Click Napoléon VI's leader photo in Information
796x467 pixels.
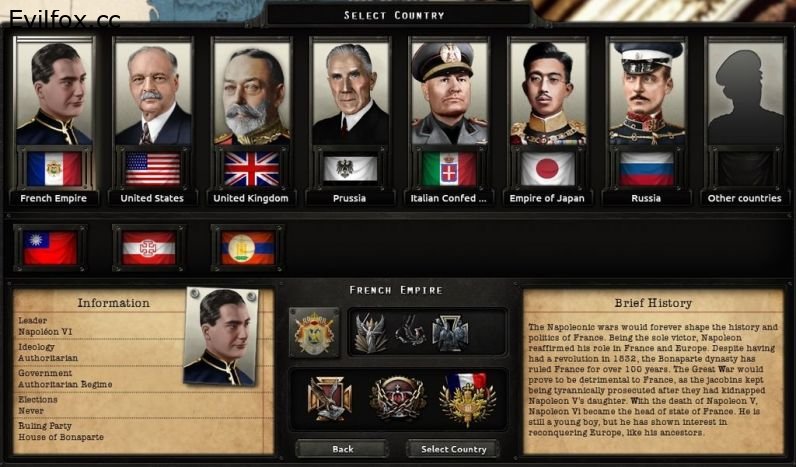(222, 338)
